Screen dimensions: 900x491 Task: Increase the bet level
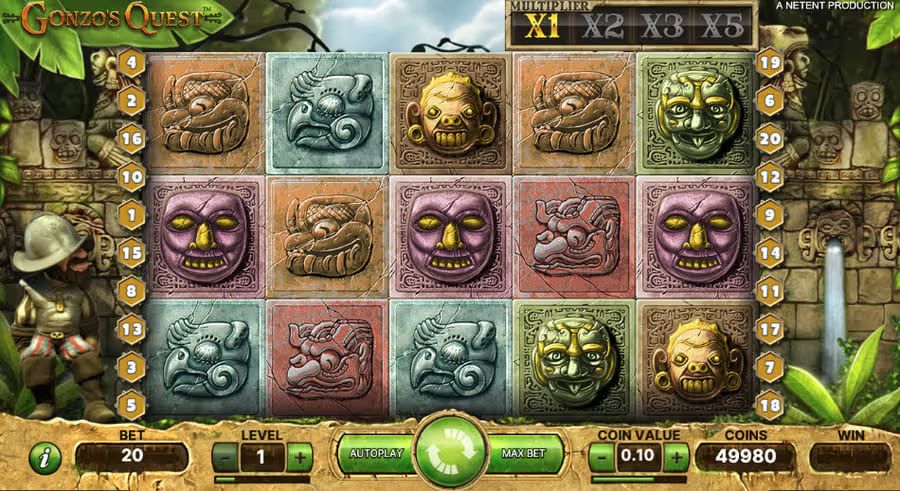coord(299,458)
